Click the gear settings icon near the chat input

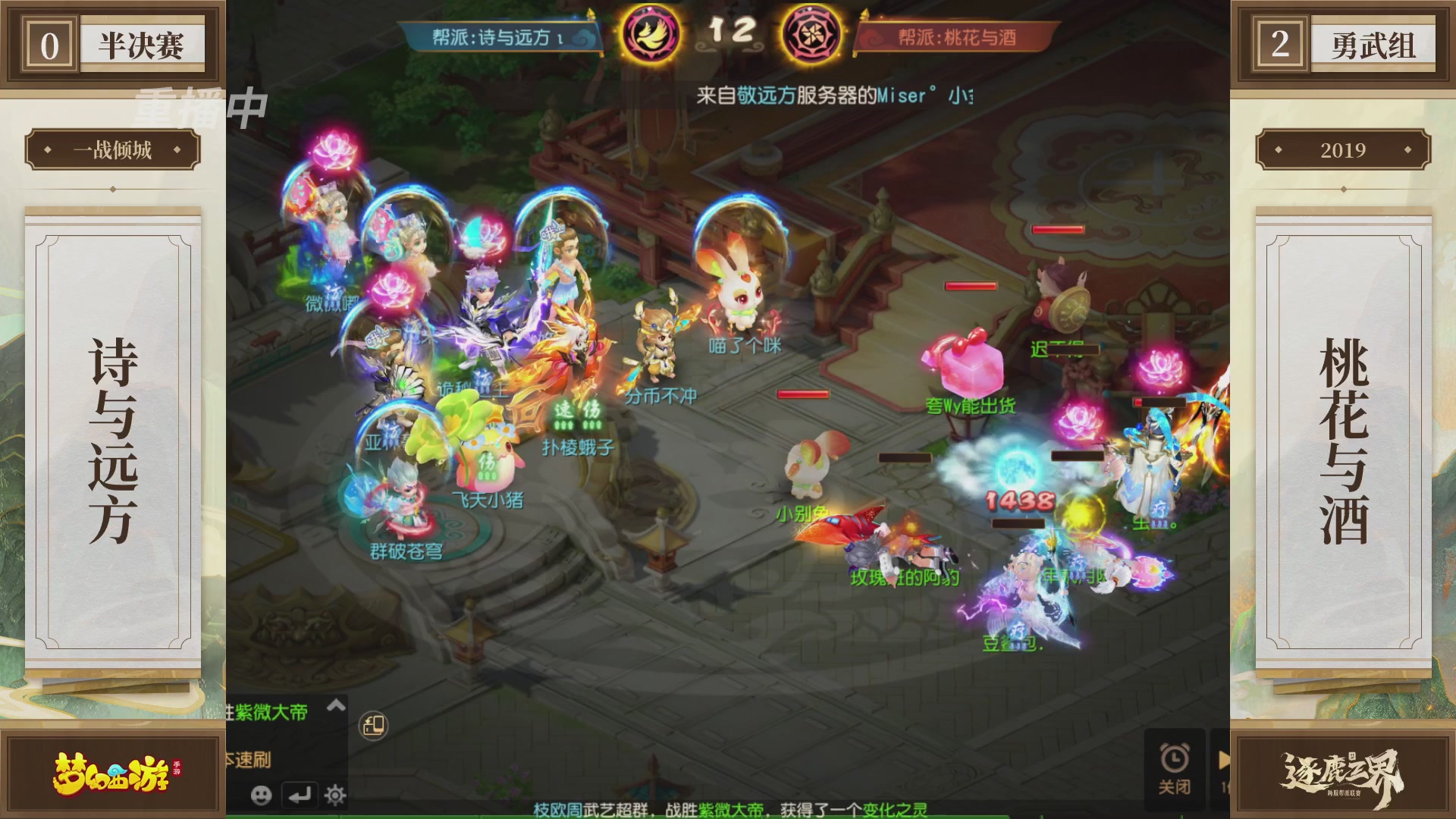tap(334, 795)
